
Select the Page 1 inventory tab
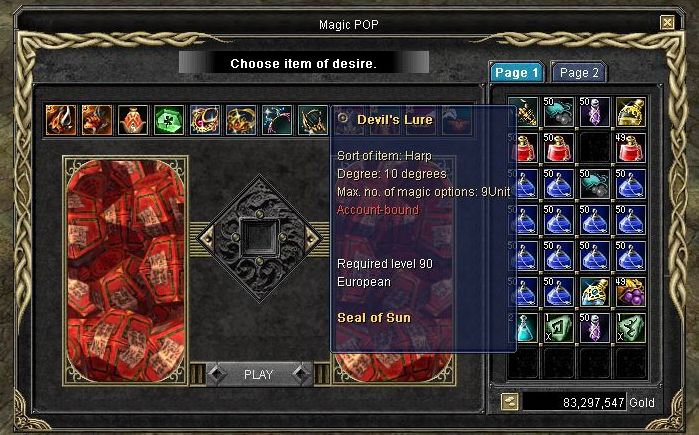[516, 73]
